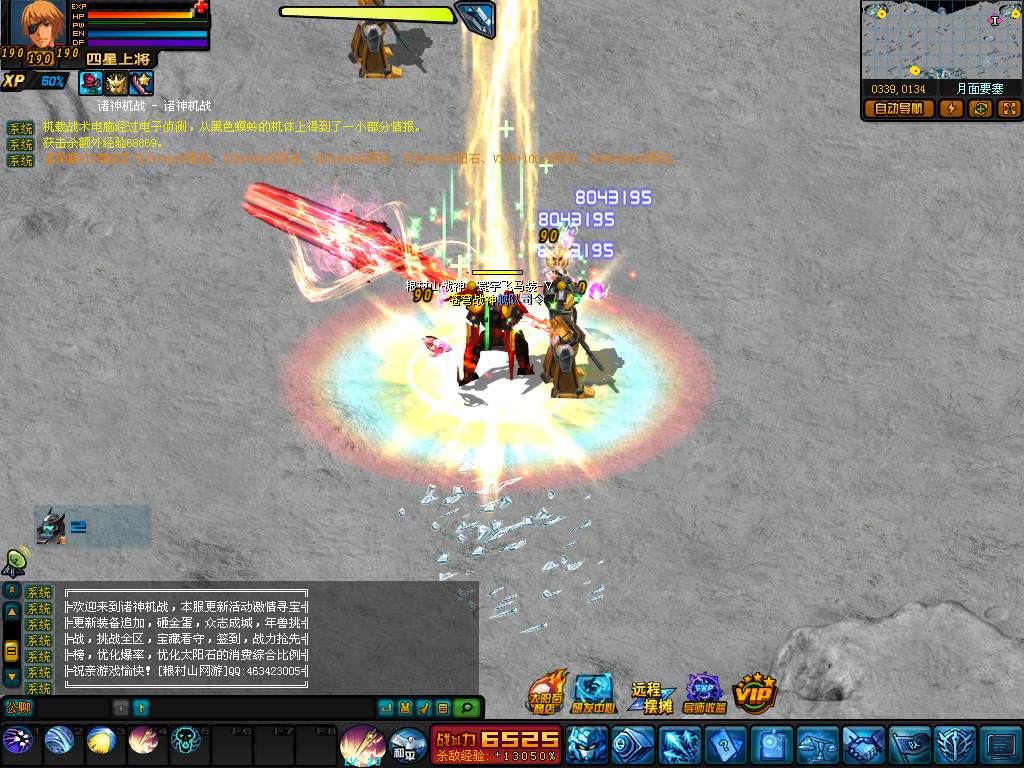Viewport: 1024px width, 768px height.
Task: Open the minimap in the corner
Action: point(940,40)
